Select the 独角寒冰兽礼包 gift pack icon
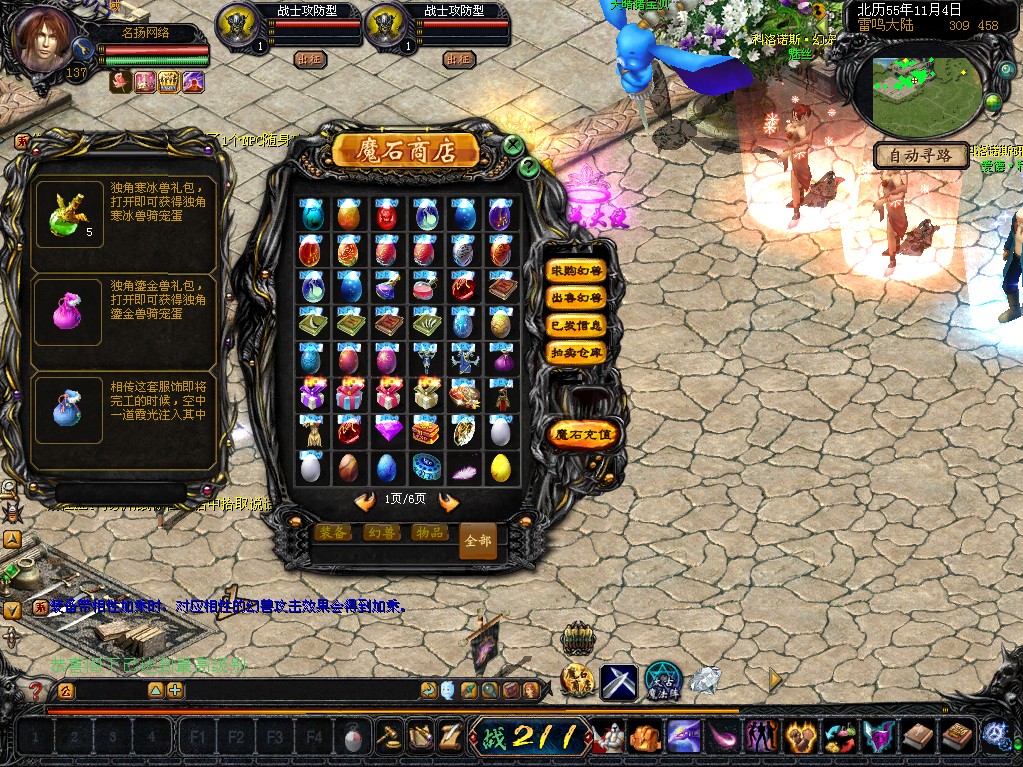Screen dimensions: 1023x767 pos(68,212)
